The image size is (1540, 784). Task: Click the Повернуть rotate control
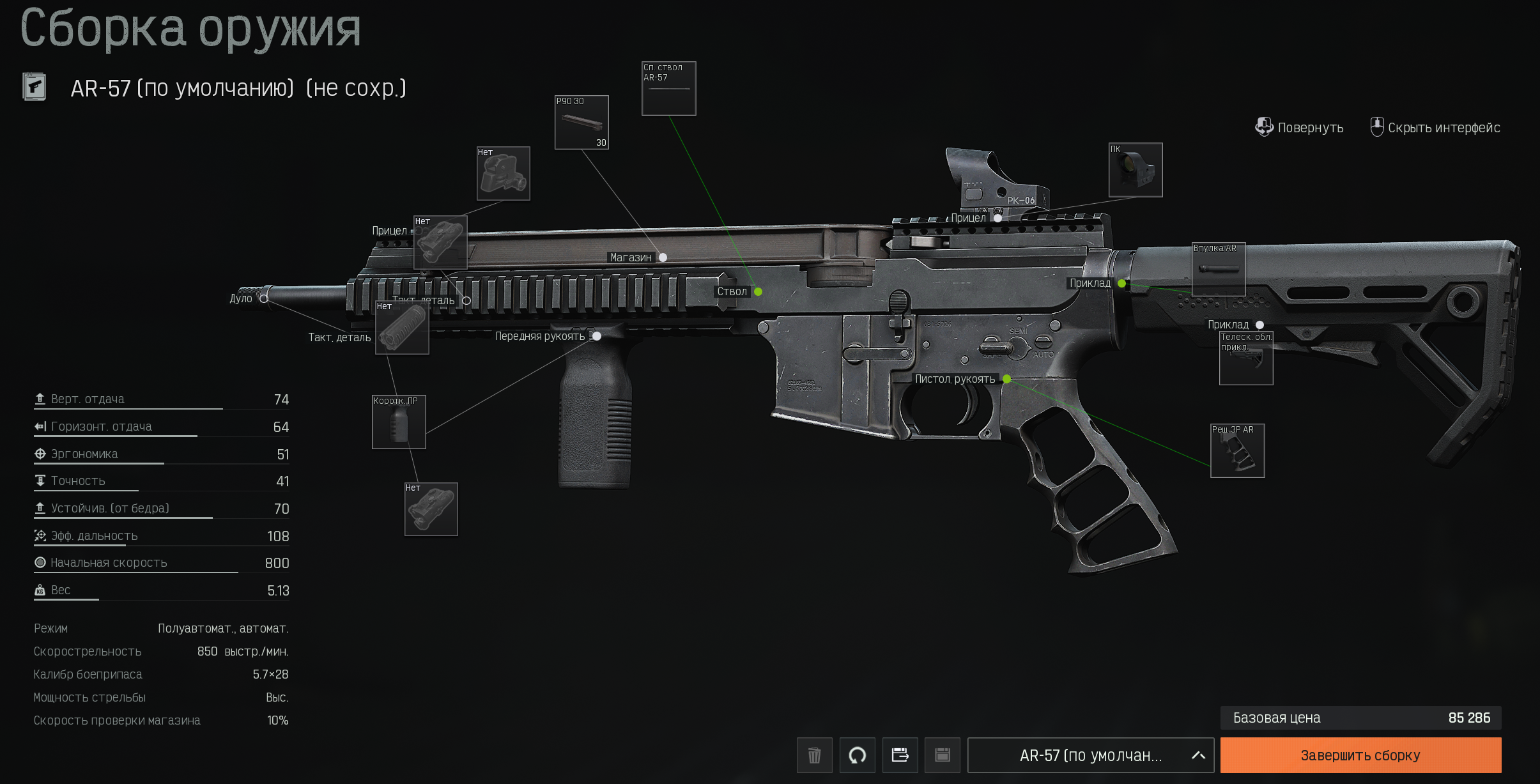(1300, 128)
